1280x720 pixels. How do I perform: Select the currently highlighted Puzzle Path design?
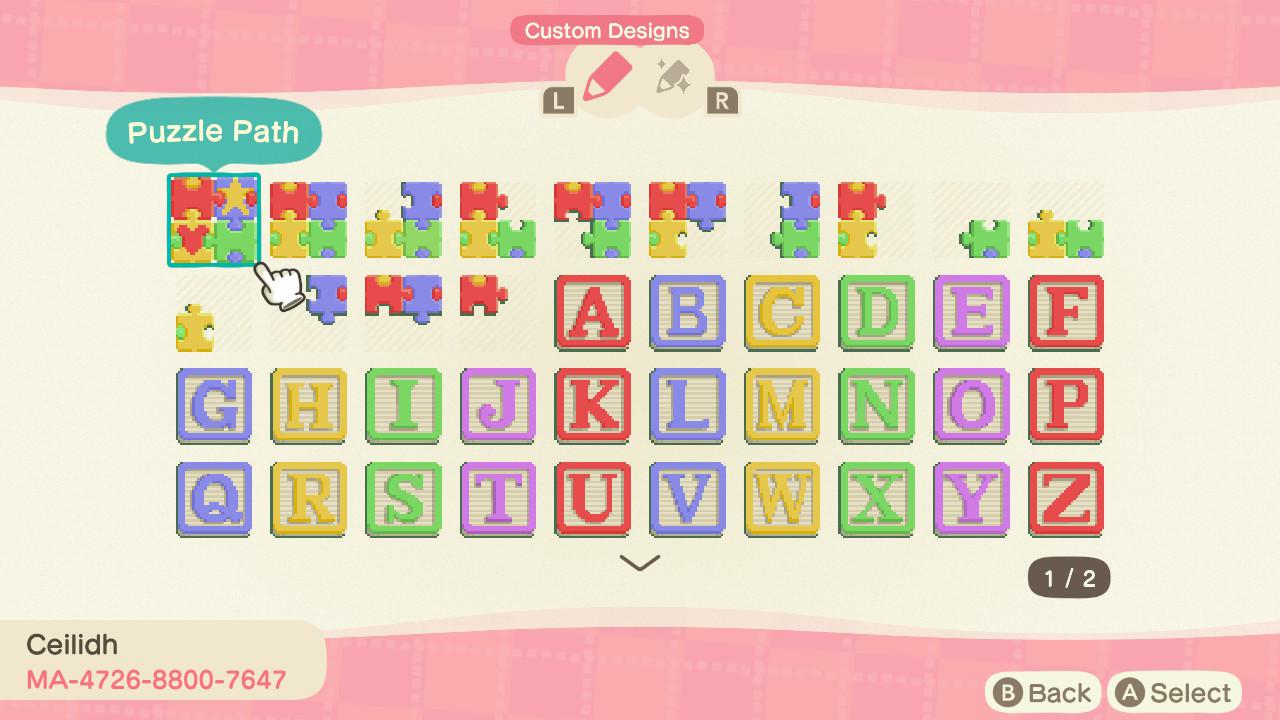pyautogui.click(x=213, y=218)
